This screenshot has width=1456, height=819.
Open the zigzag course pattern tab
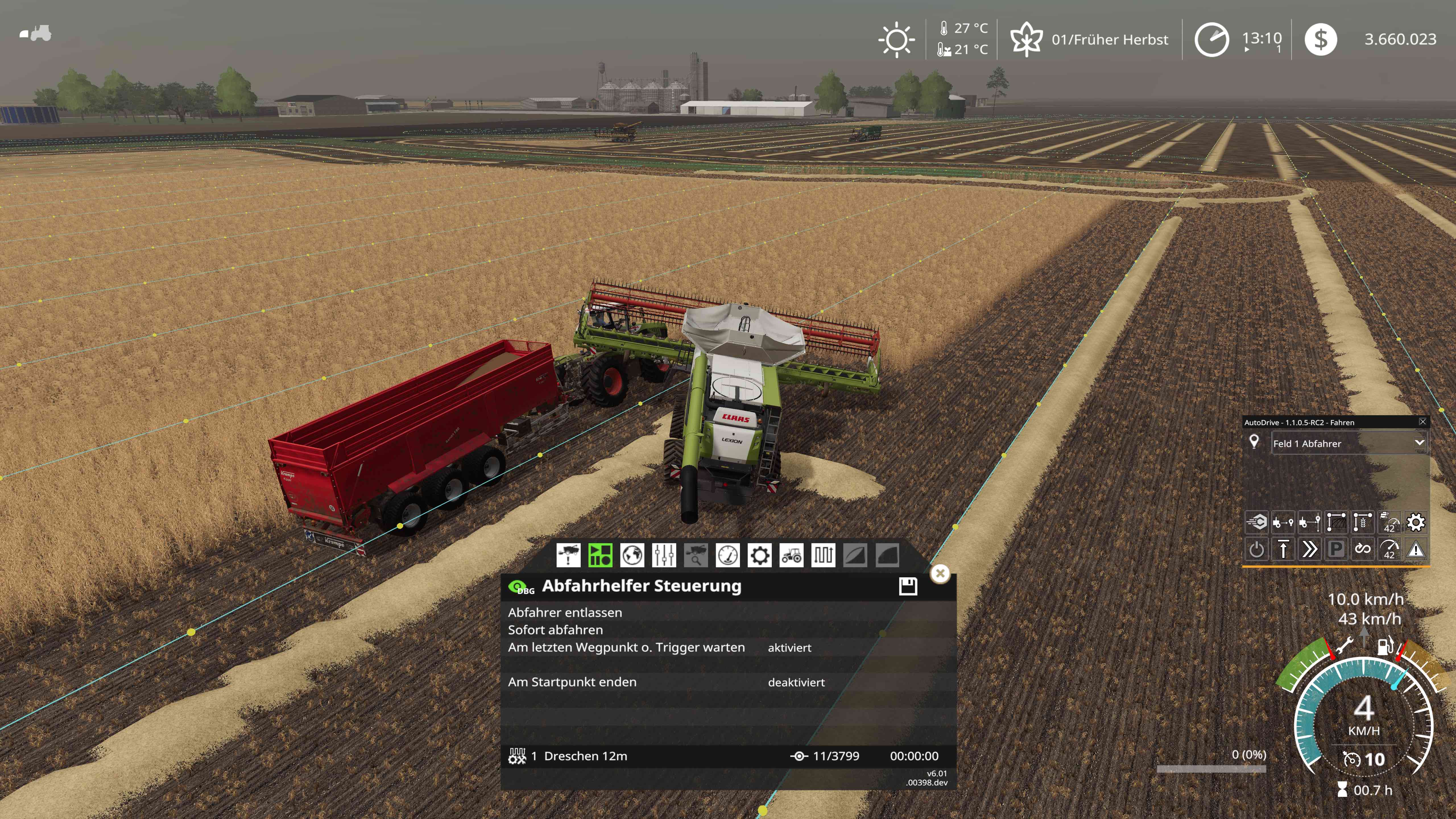point(823,555)
